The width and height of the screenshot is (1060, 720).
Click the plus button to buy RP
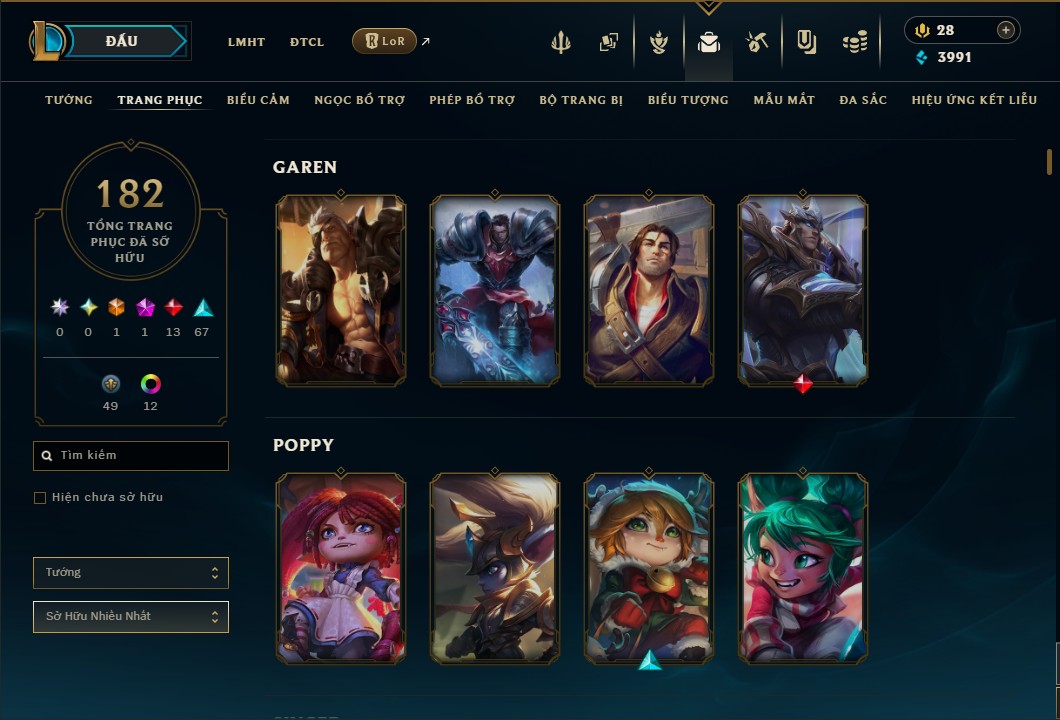1006,31
